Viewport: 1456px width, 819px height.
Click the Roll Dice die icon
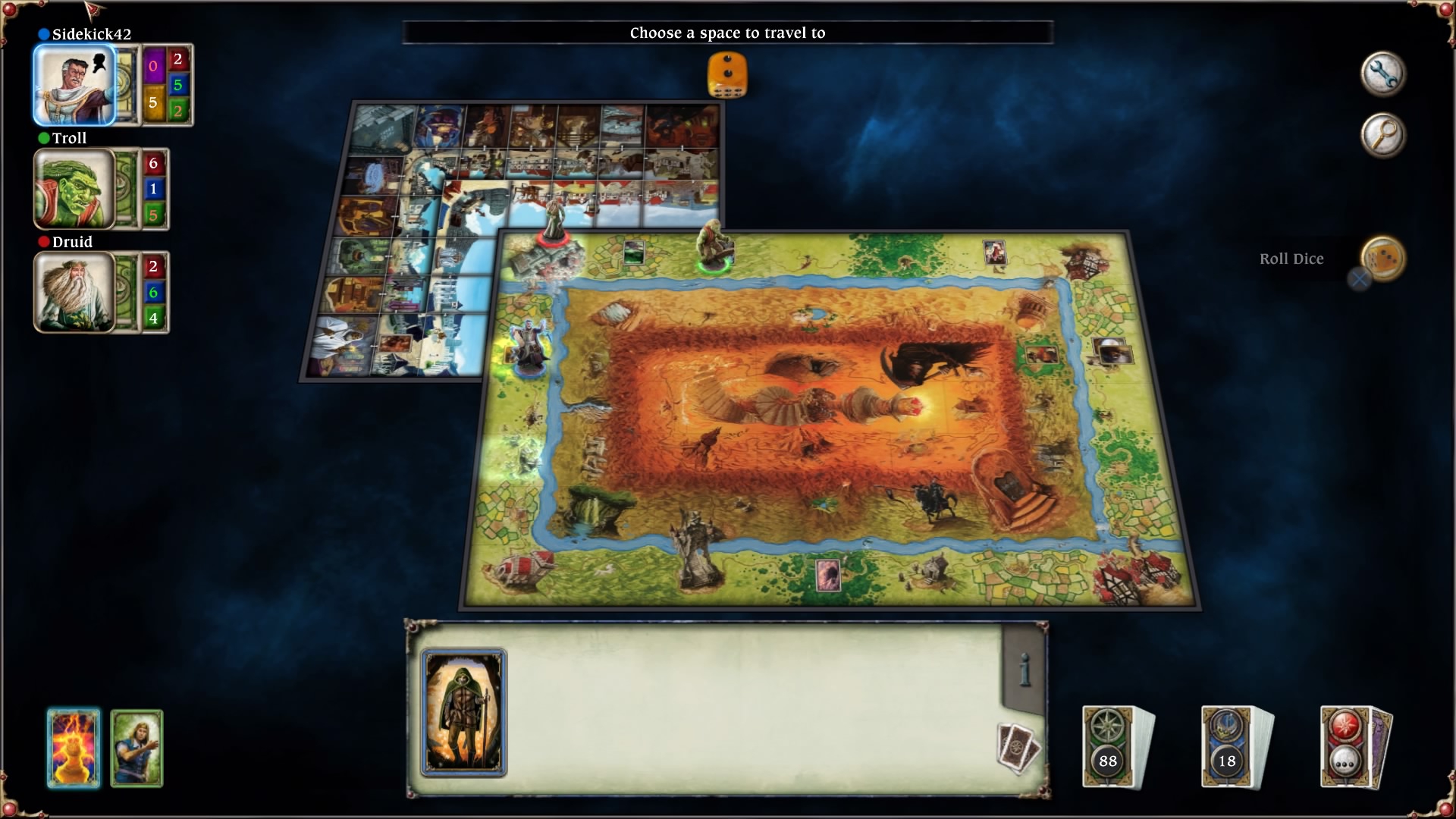click(1382, 259)
